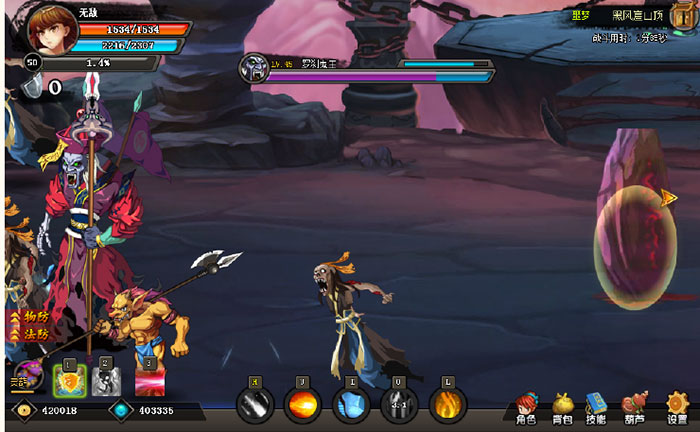Trigger the gray twin-blade skill
Viewport: 700px width, 432px height.
click(399, 404)
